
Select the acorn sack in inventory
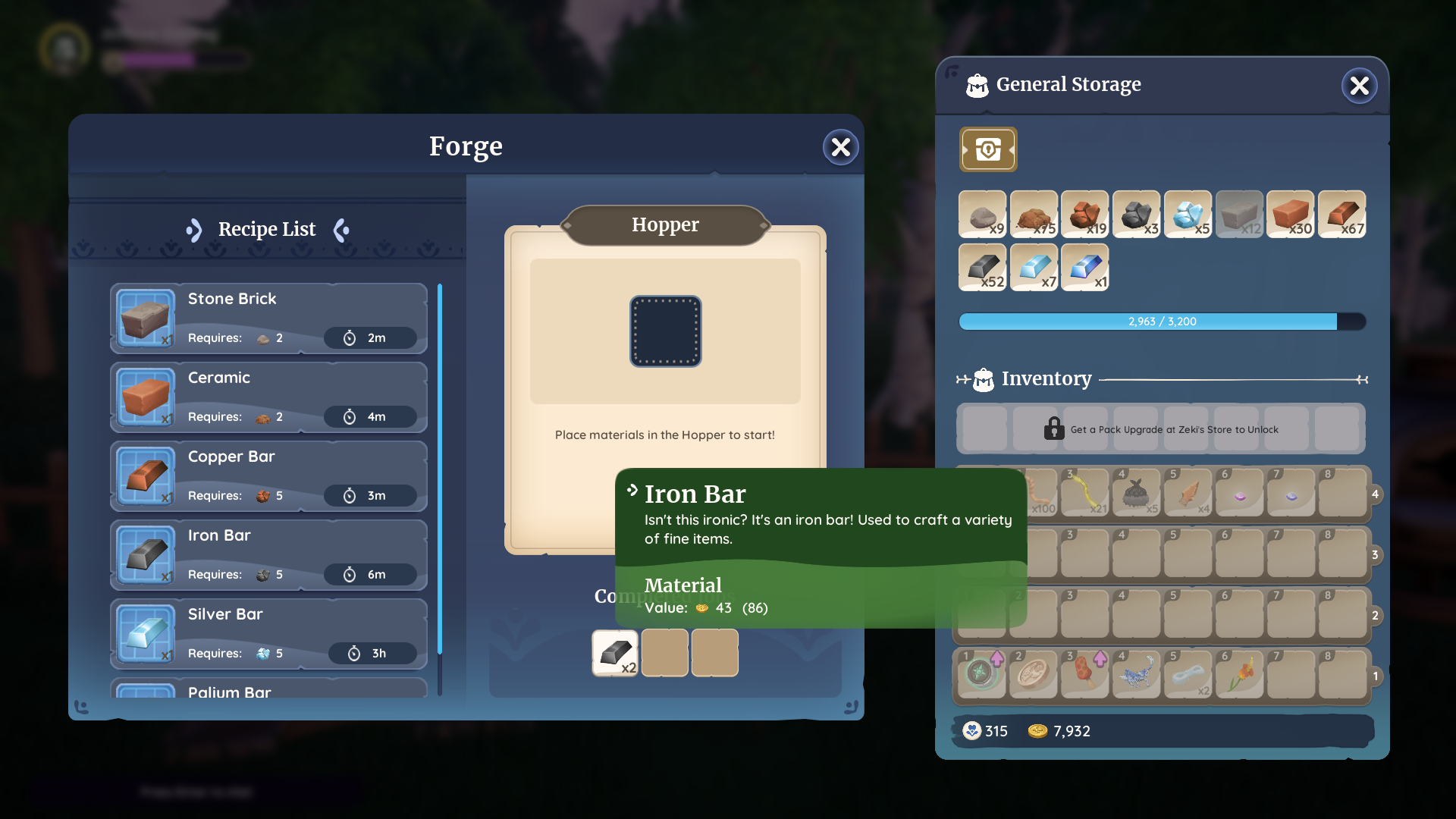click(1136, 494)
